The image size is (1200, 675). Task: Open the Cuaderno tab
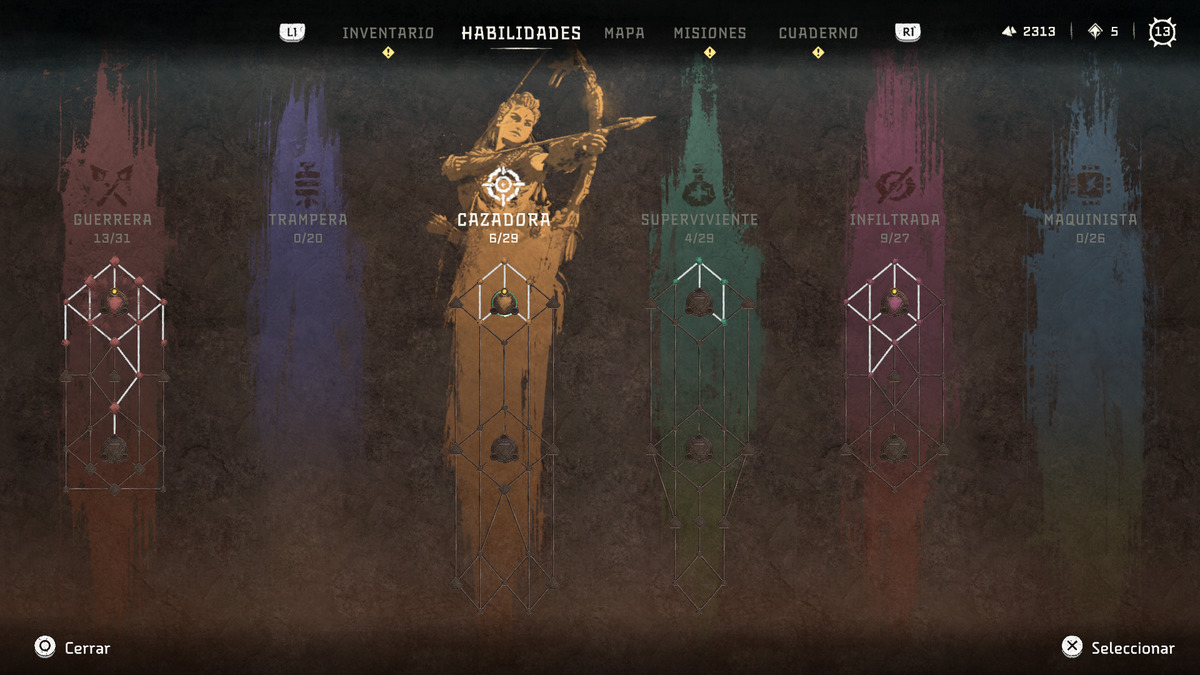pos(818,33)
